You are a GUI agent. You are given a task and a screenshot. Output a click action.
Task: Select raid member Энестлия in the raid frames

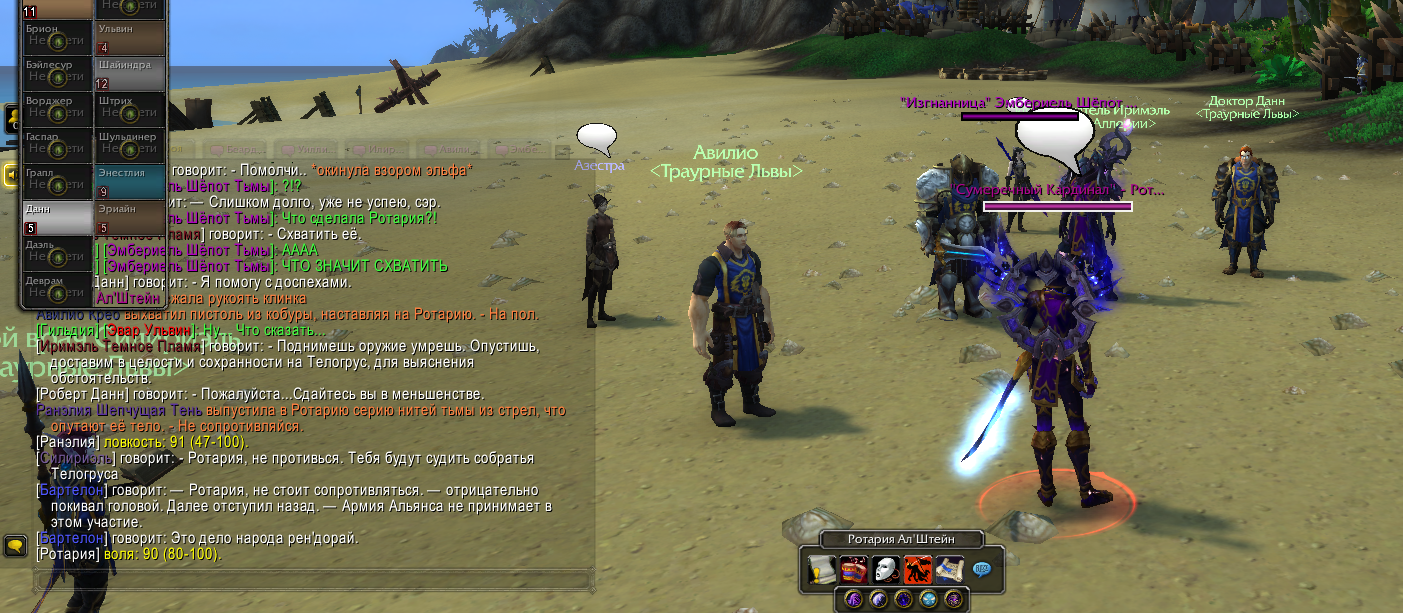click(x=130, y=182)
